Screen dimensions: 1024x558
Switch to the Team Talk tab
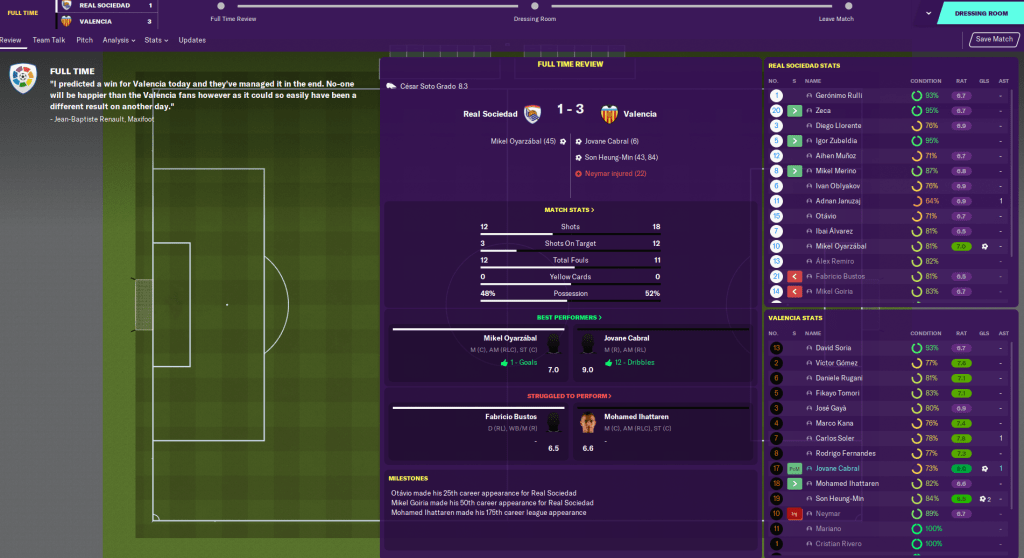point(48,40)
